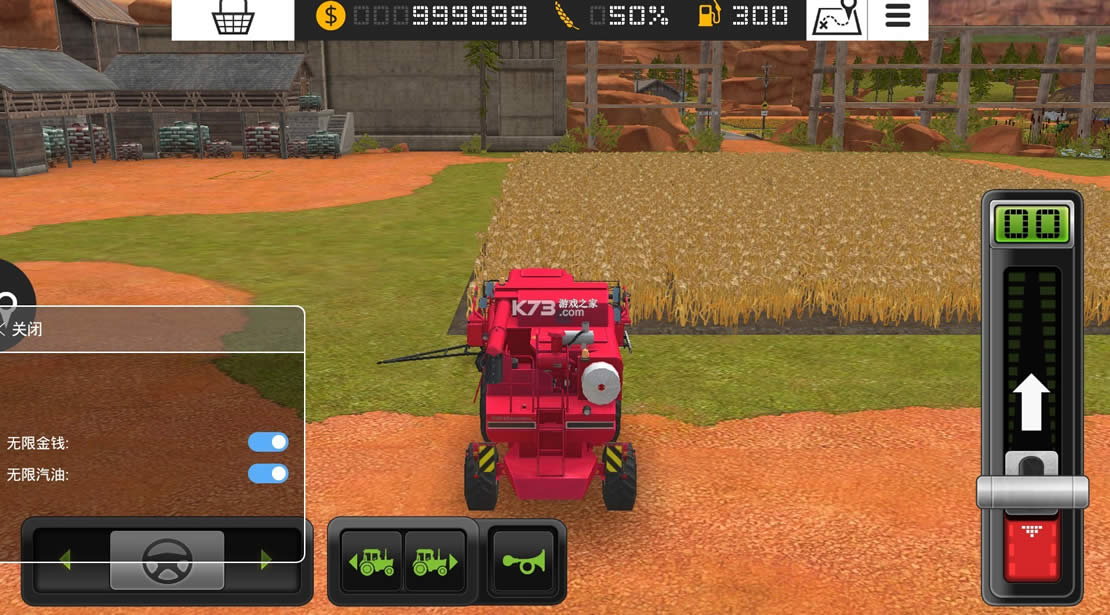This screenshot has height=615, width=1110.
Task: Tap the red brake button
Action: 1032,545
